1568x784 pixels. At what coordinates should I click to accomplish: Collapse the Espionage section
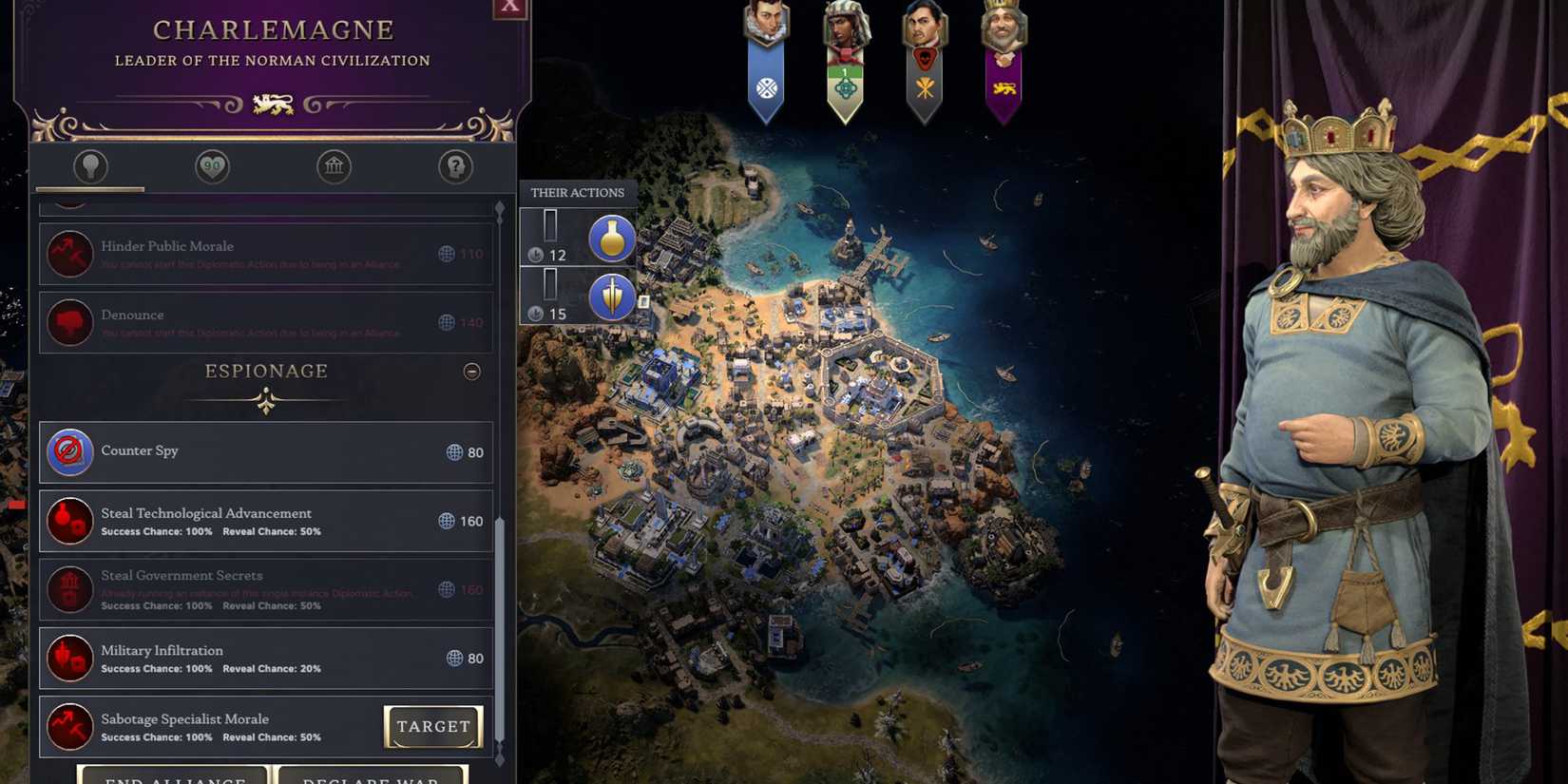pos(472,372)
